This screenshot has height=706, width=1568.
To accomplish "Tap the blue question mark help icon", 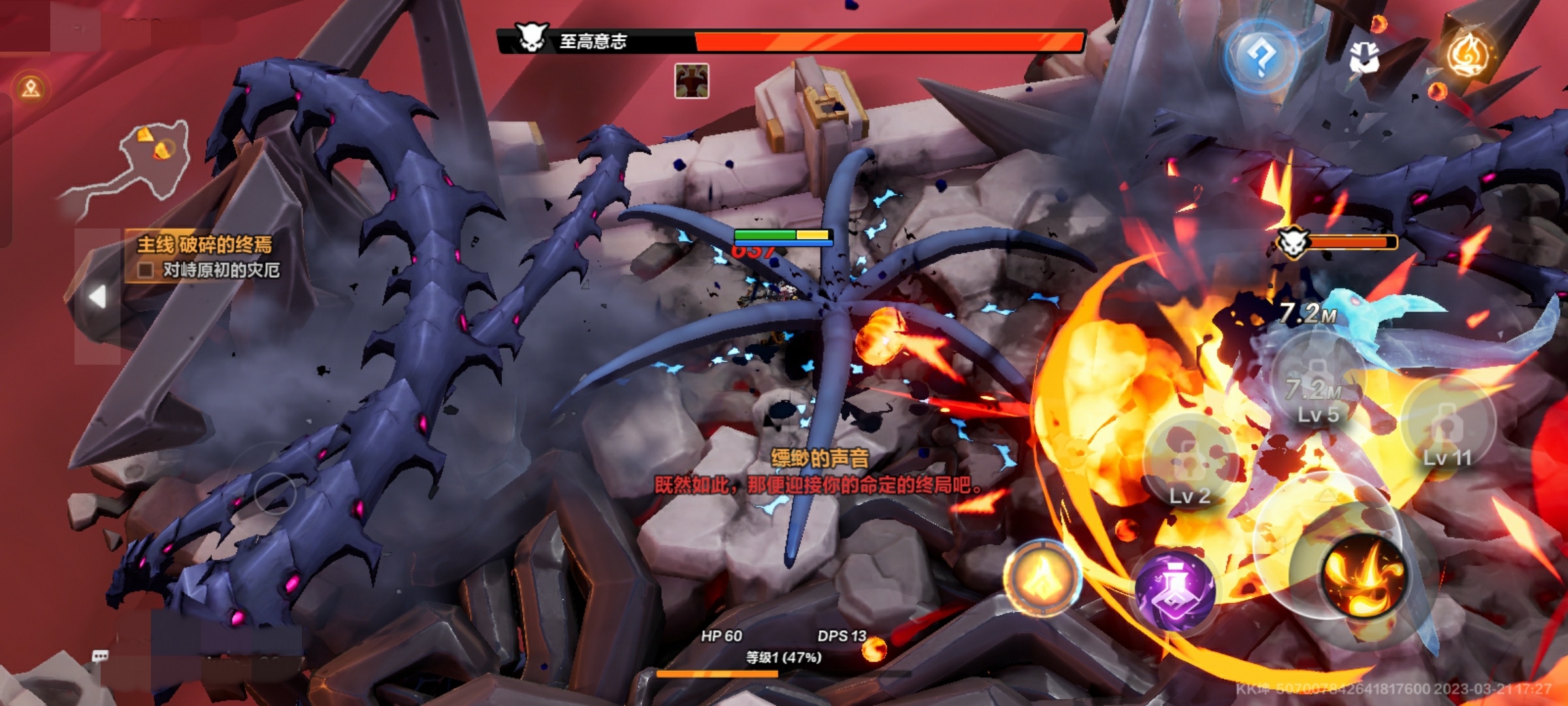I will click(1261, 58).
